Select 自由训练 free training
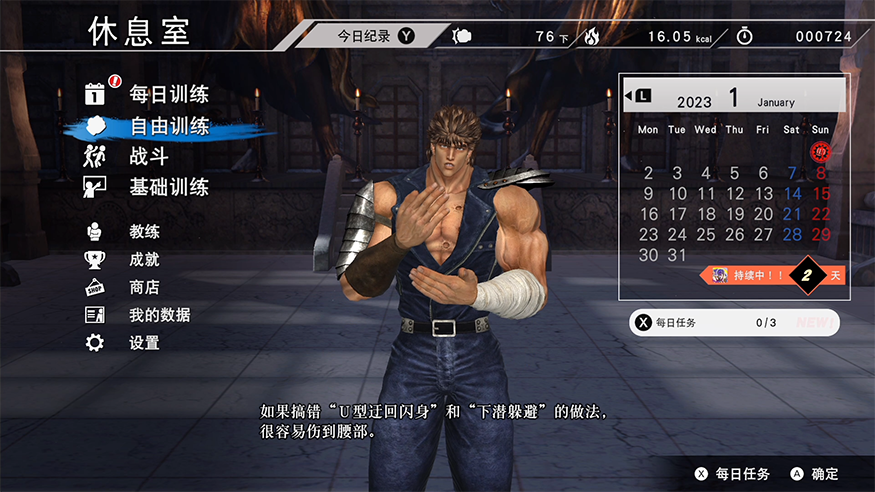Image resolution: width=875 pixels, height=492 pixels. [168, 127]
